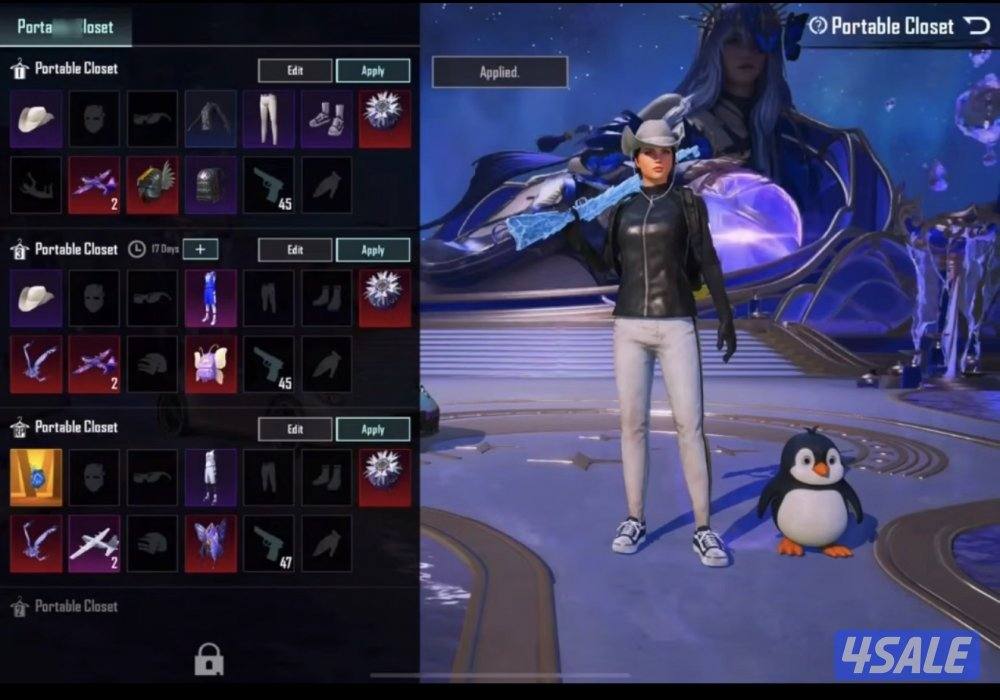Choose the white sneakers slot
The height and width of the screenshot is (700, 1000).
pos(327,119)
